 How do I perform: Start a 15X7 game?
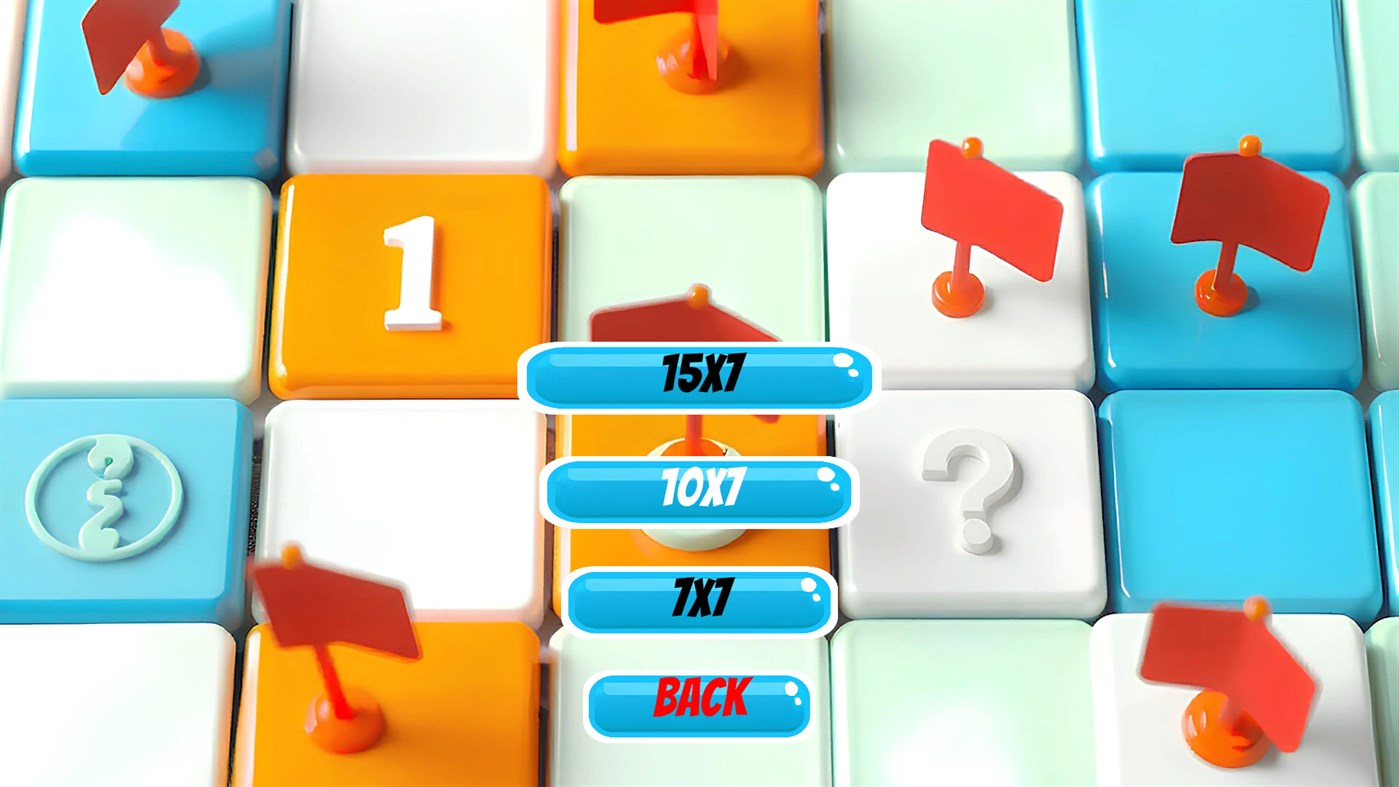click(698, 375)
